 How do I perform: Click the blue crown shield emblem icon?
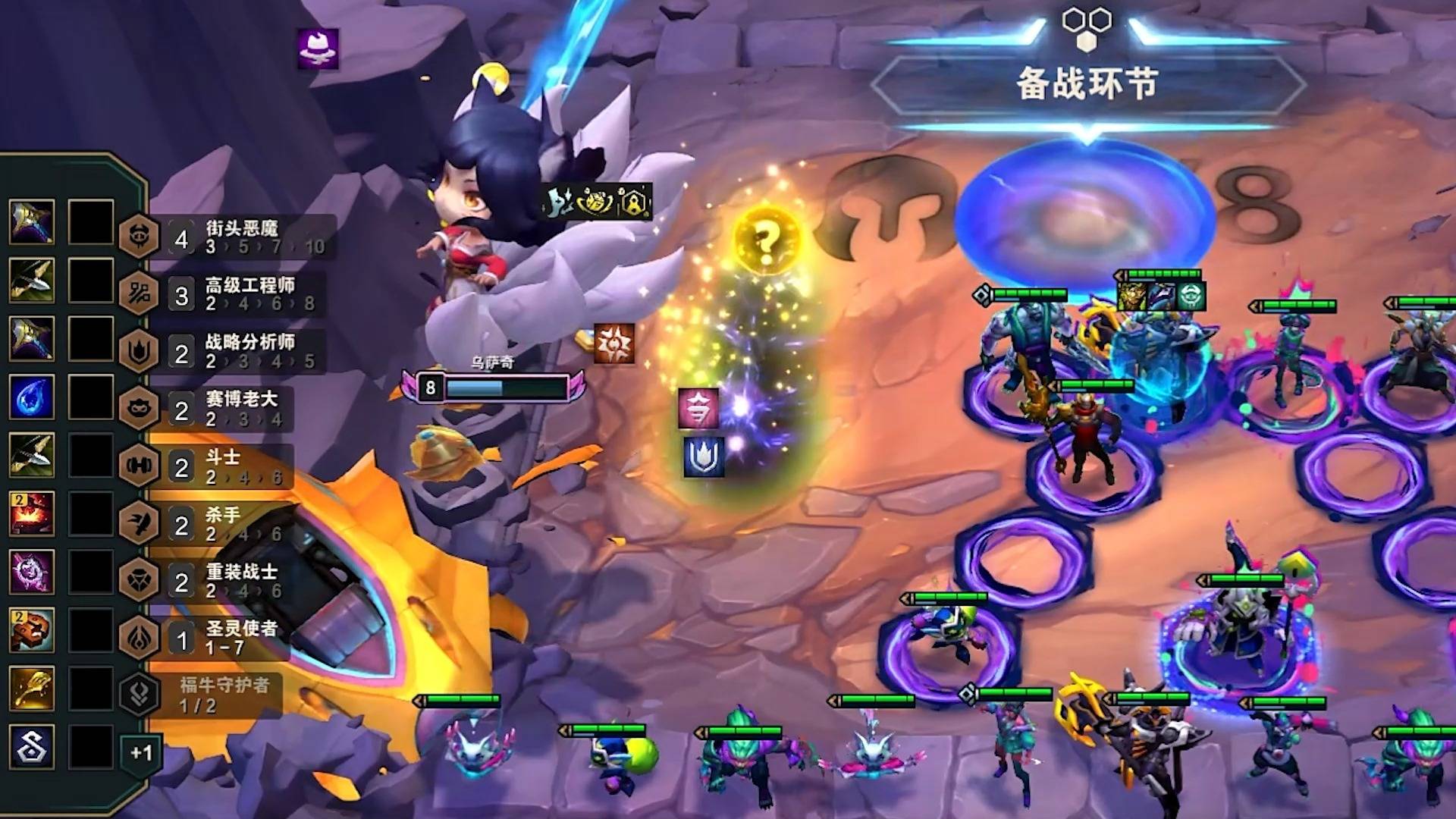pyautogui.click(x=704, y=457)
